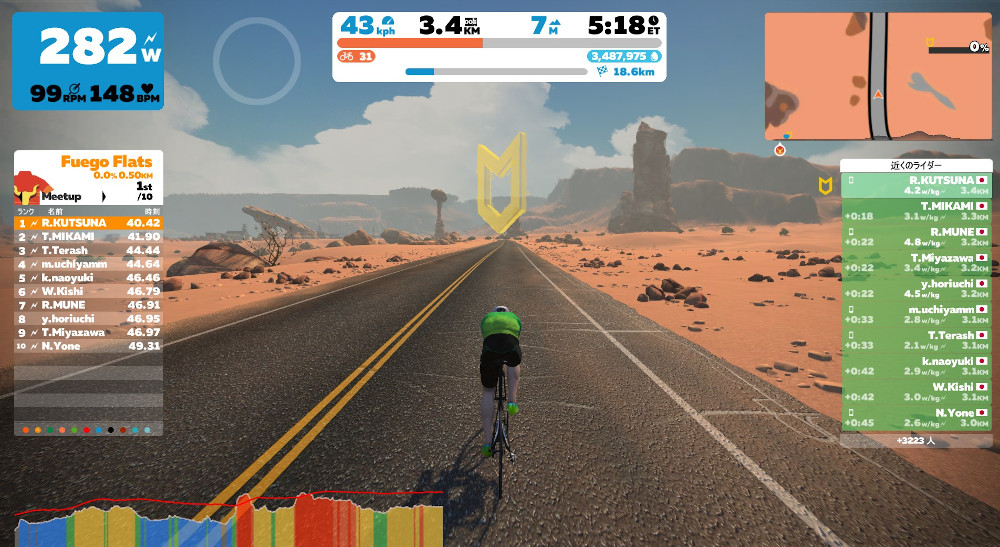
Task: Select R.KUTSUNA's first-place row in Fuego Flats leaderboard
Action: click(88, 223)
